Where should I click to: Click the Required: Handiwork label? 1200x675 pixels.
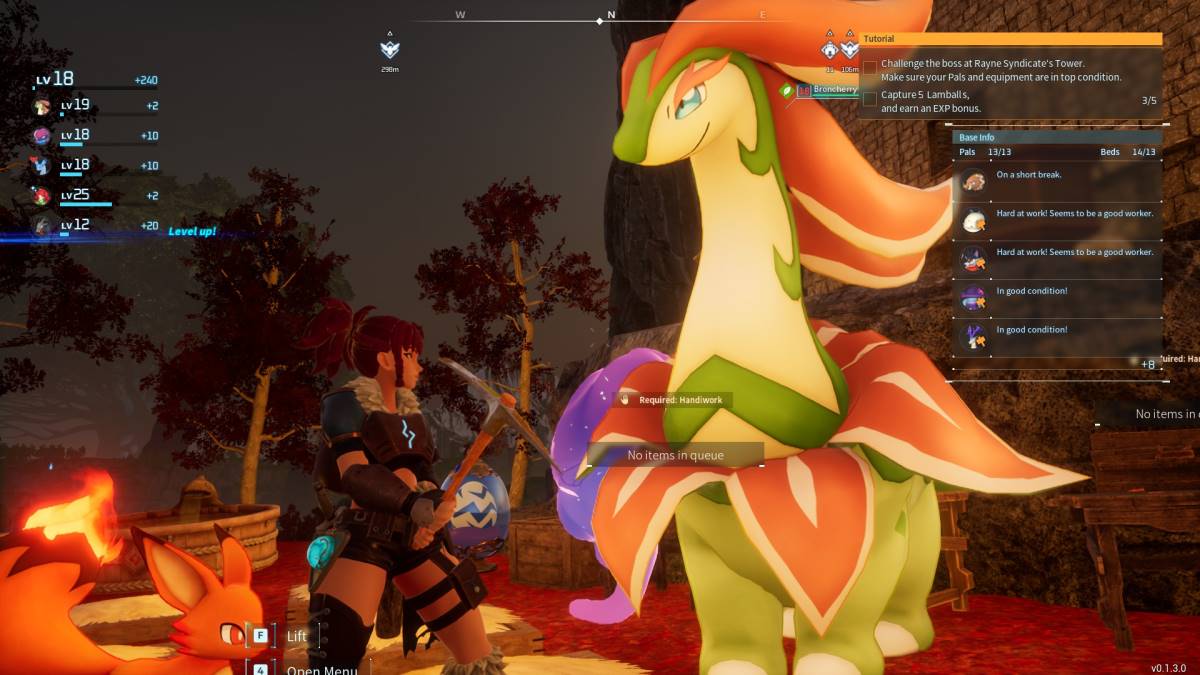point(674,400)
